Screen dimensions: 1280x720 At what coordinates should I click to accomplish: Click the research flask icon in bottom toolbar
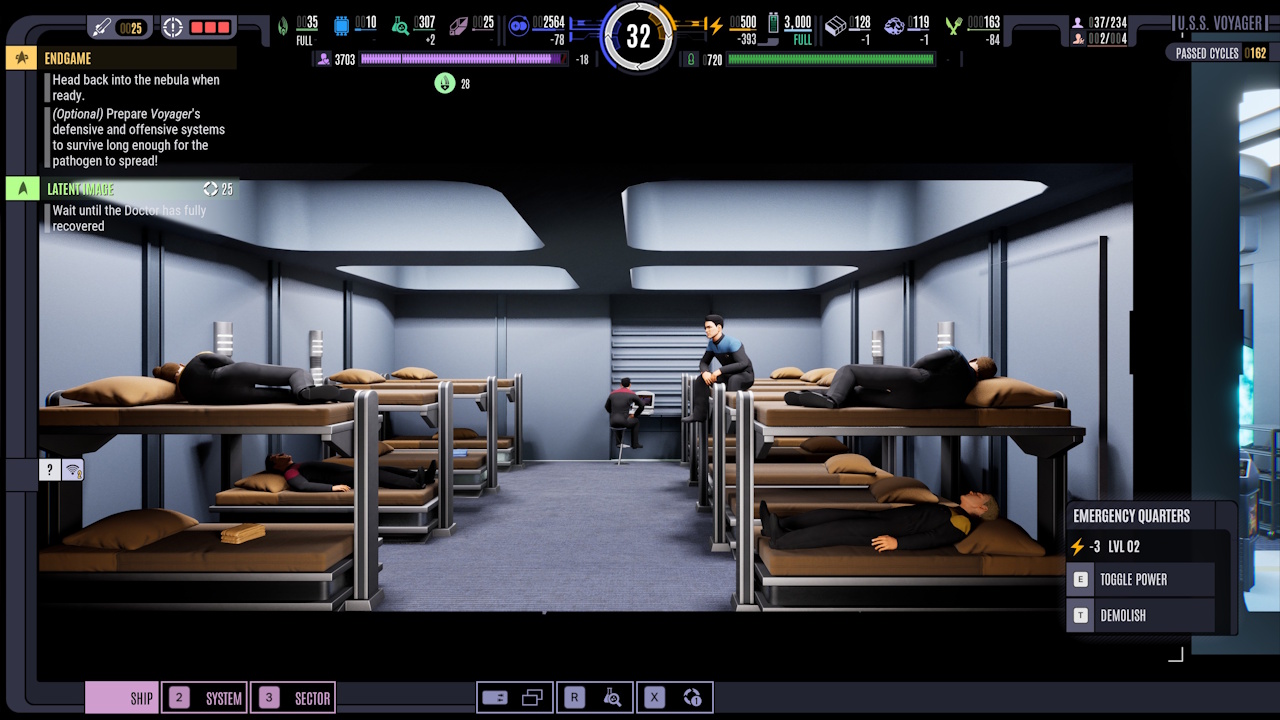[x=612, y=697]
